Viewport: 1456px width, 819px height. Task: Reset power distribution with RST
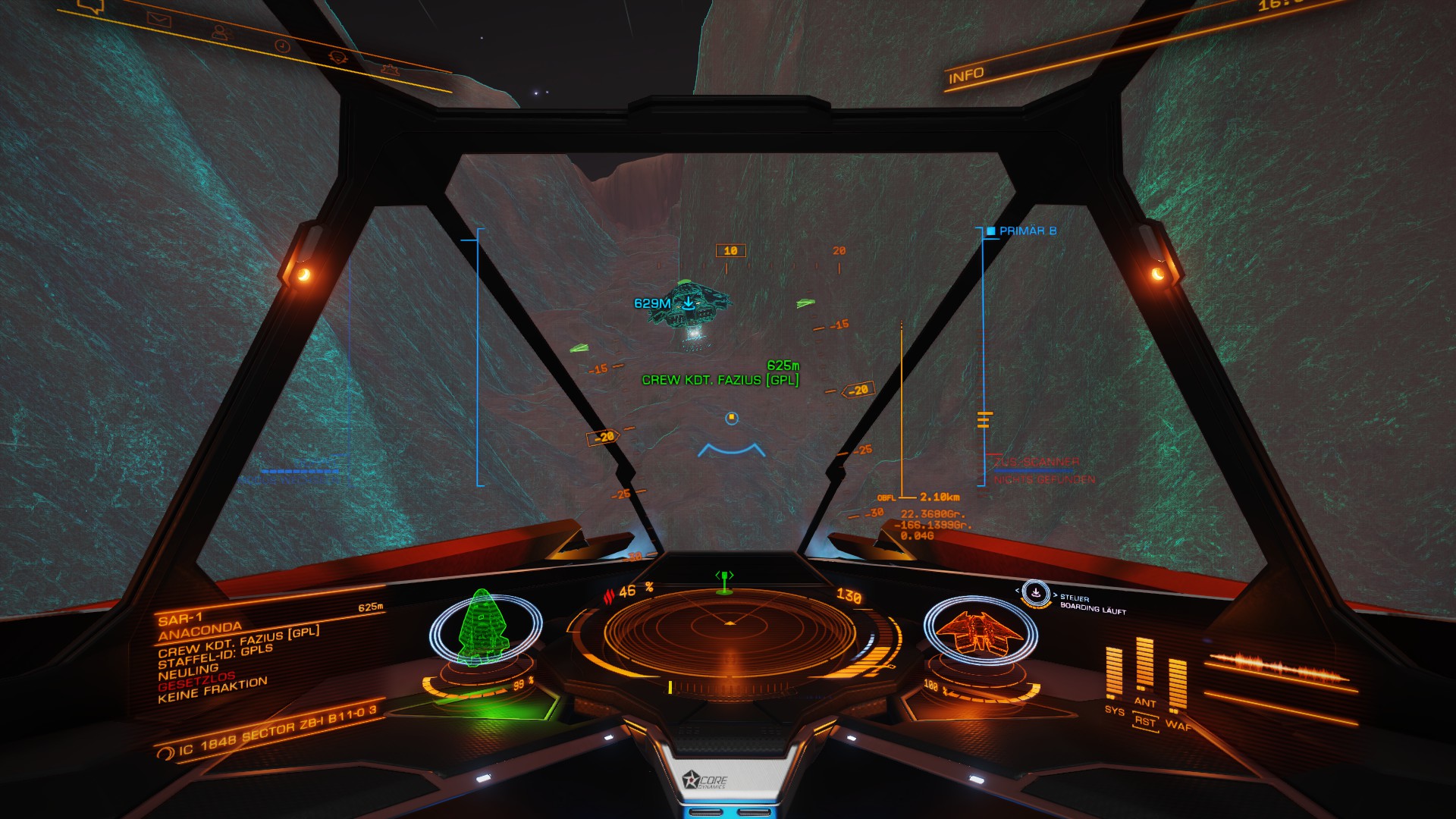point(1145,722)
